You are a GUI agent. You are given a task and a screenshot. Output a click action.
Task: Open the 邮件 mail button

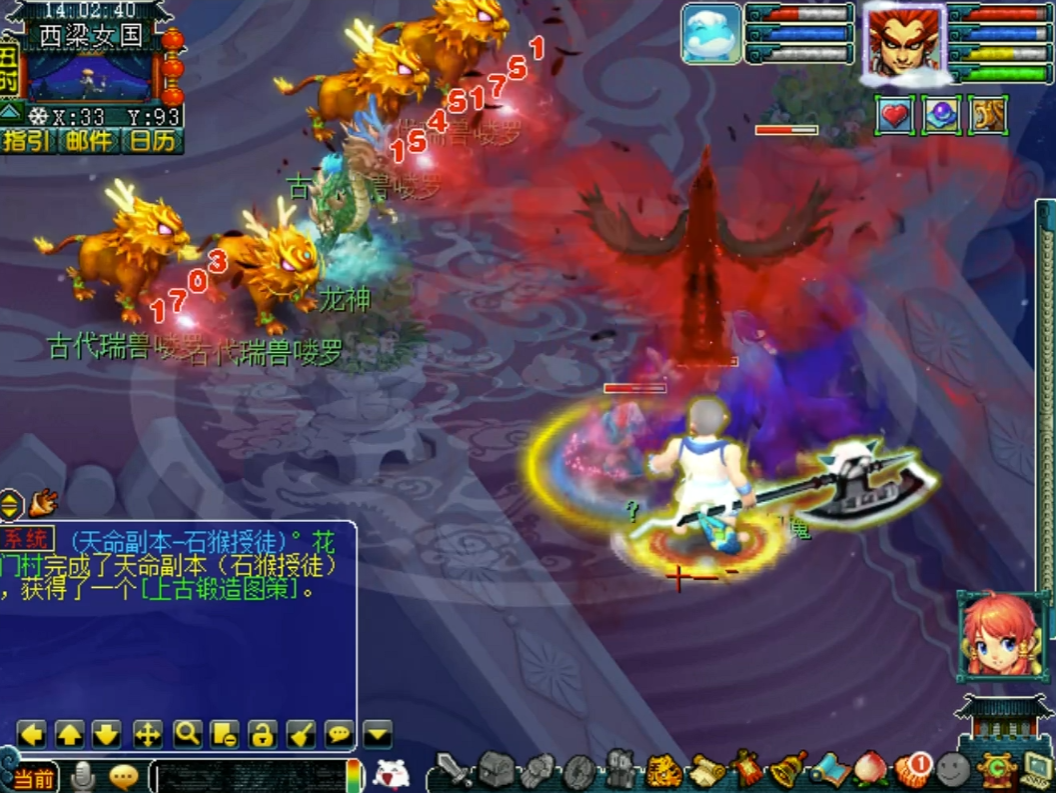click(89, 140)
